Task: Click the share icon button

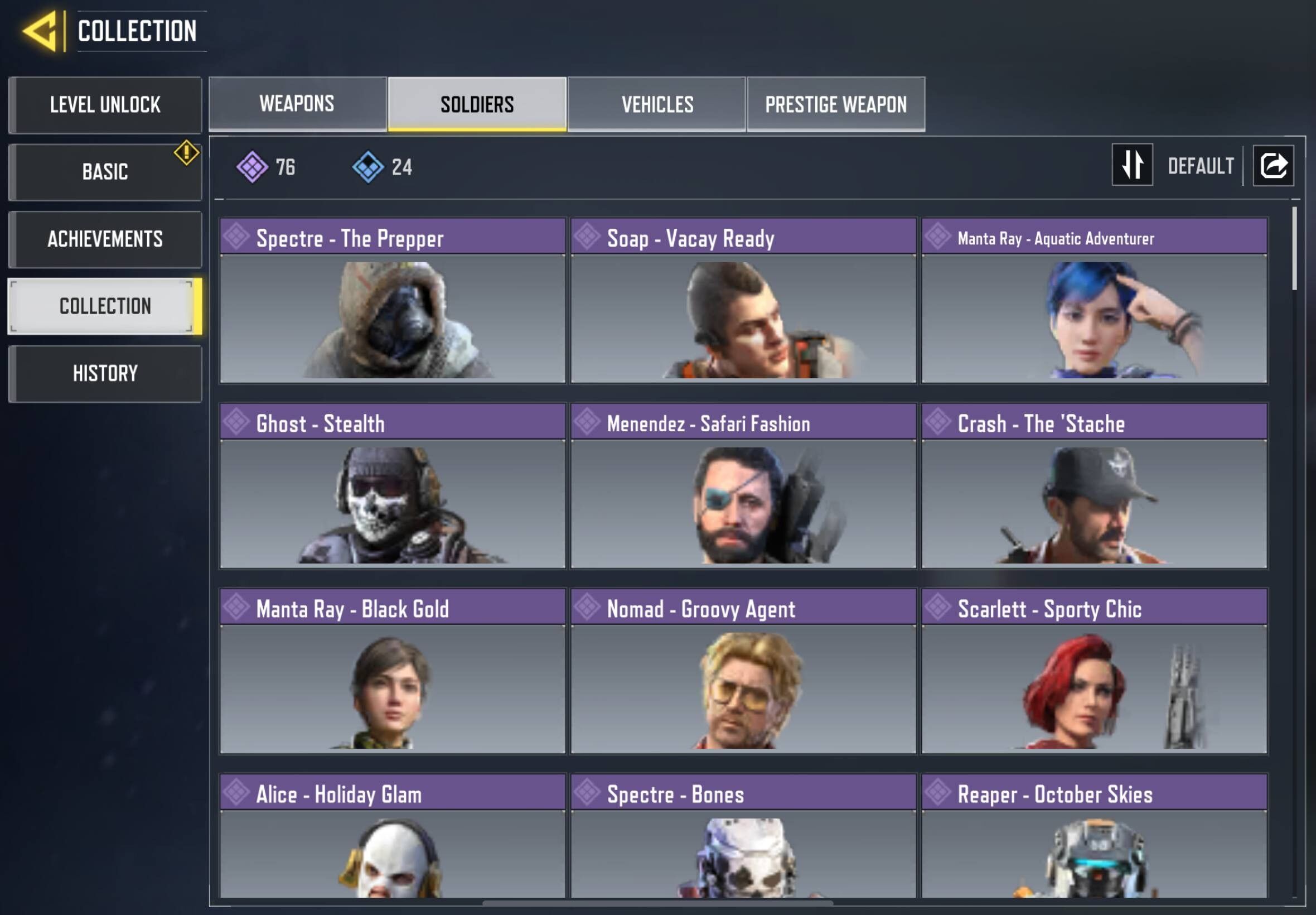Action: (x=1273, y=166)
